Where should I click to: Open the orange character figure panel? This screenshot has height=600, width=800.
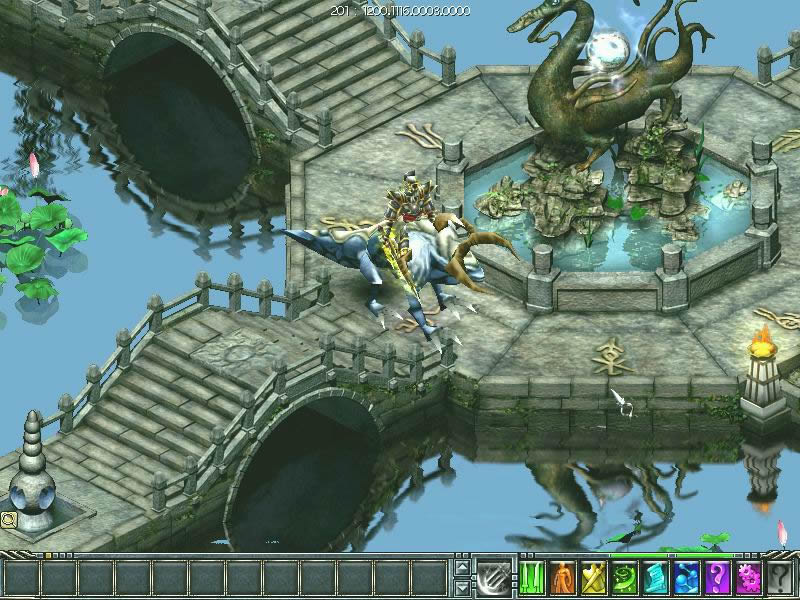pos(562,578)
